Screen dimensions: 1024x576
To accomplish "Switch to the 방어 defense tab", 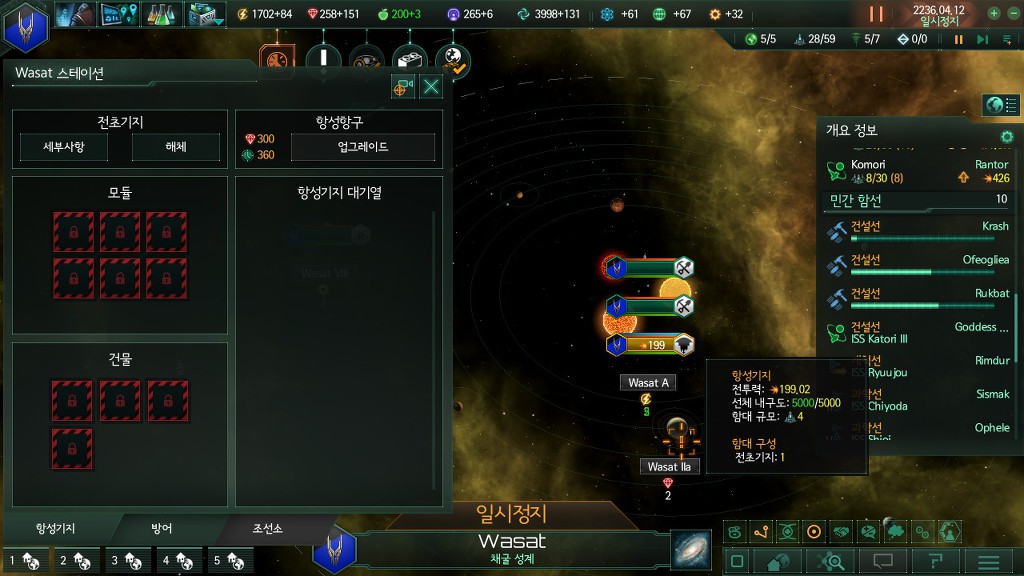I will pos(162,528).
